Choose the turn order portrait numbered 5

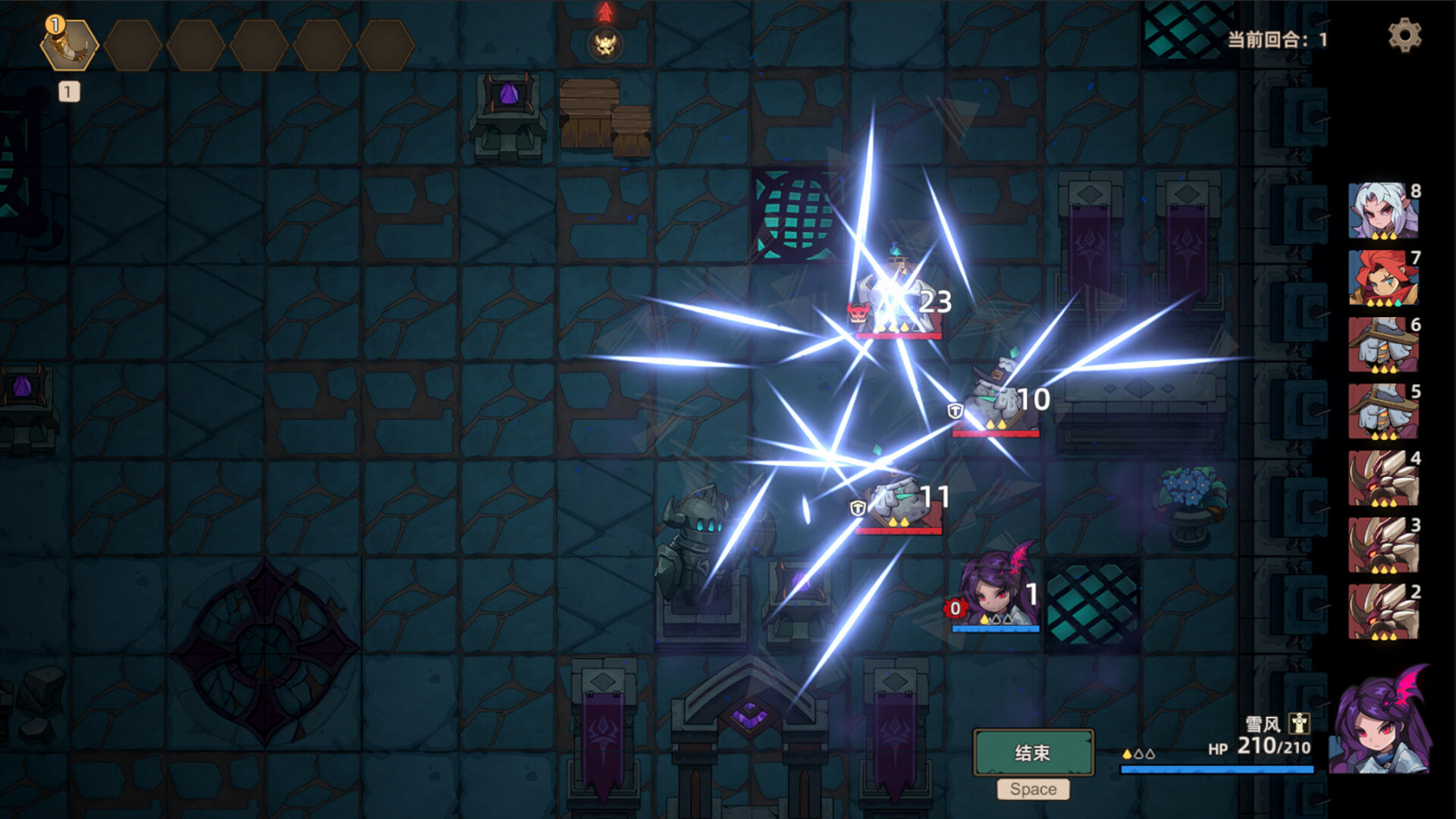tap(1382, 412)
